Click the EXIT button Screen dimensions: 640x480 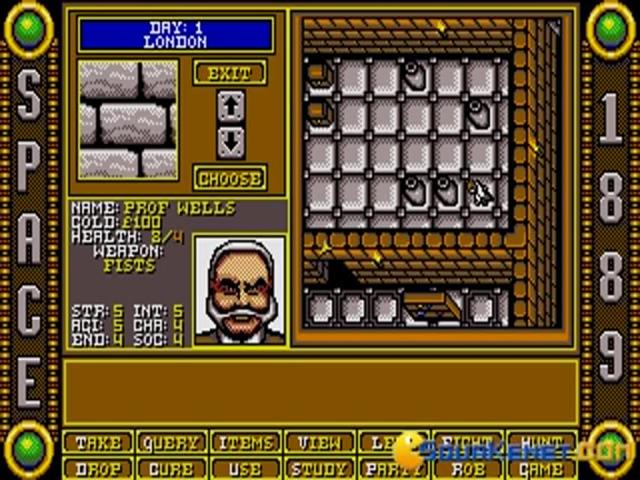[x=230, y=73]
